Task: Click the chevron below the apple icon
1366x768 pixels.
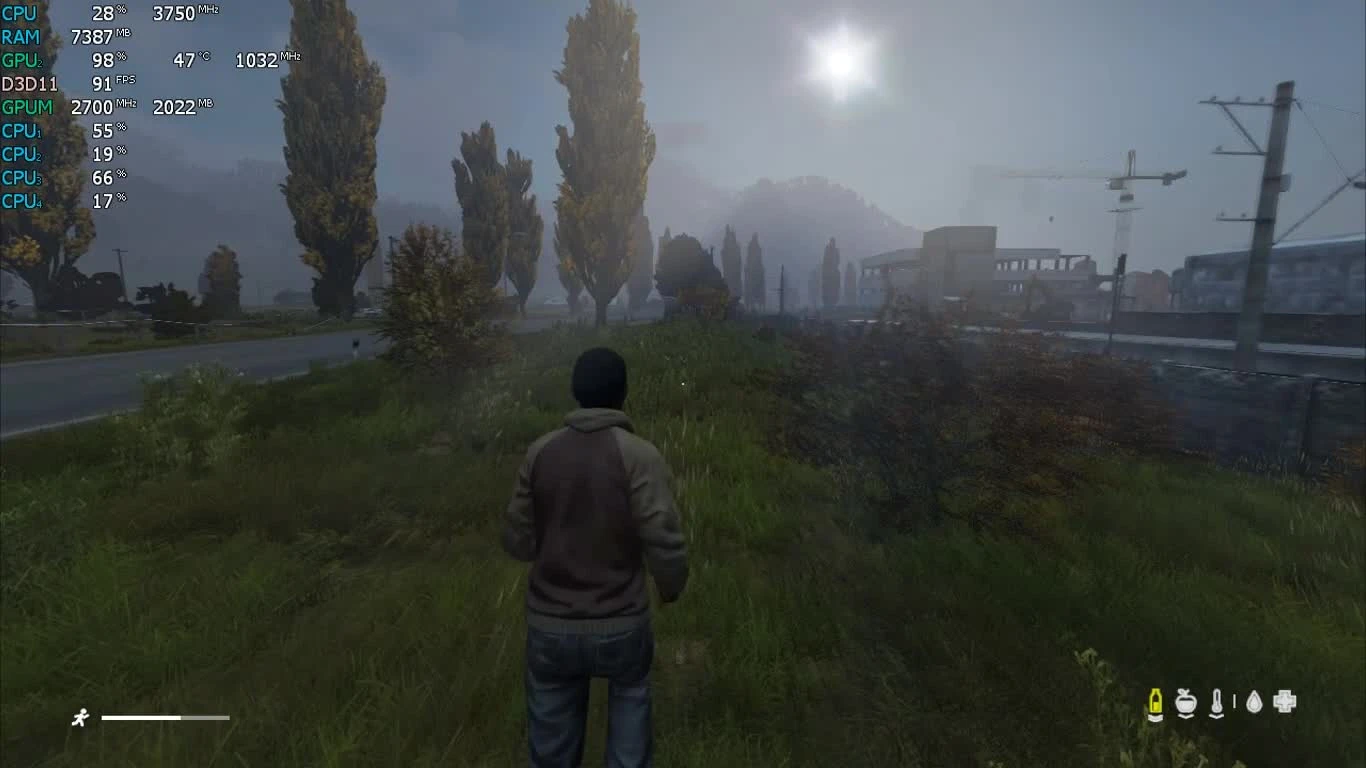Action: (1186, 716)
